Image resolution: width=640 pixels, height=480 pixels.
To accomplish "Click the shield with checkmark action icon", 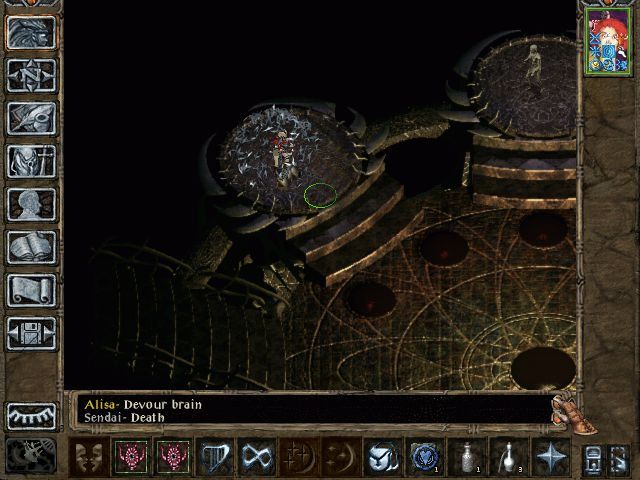I will click(x=380, y=458).
